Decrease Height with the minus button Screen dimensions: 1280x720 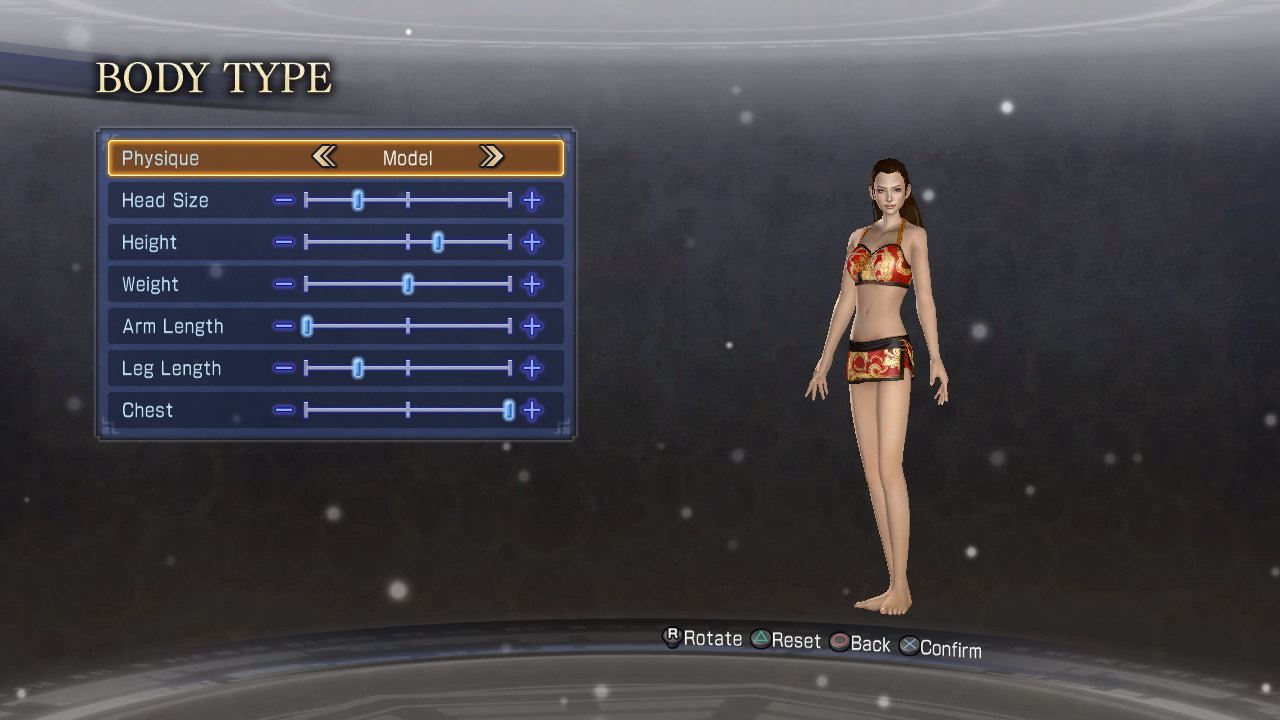[x=284, y=242]
